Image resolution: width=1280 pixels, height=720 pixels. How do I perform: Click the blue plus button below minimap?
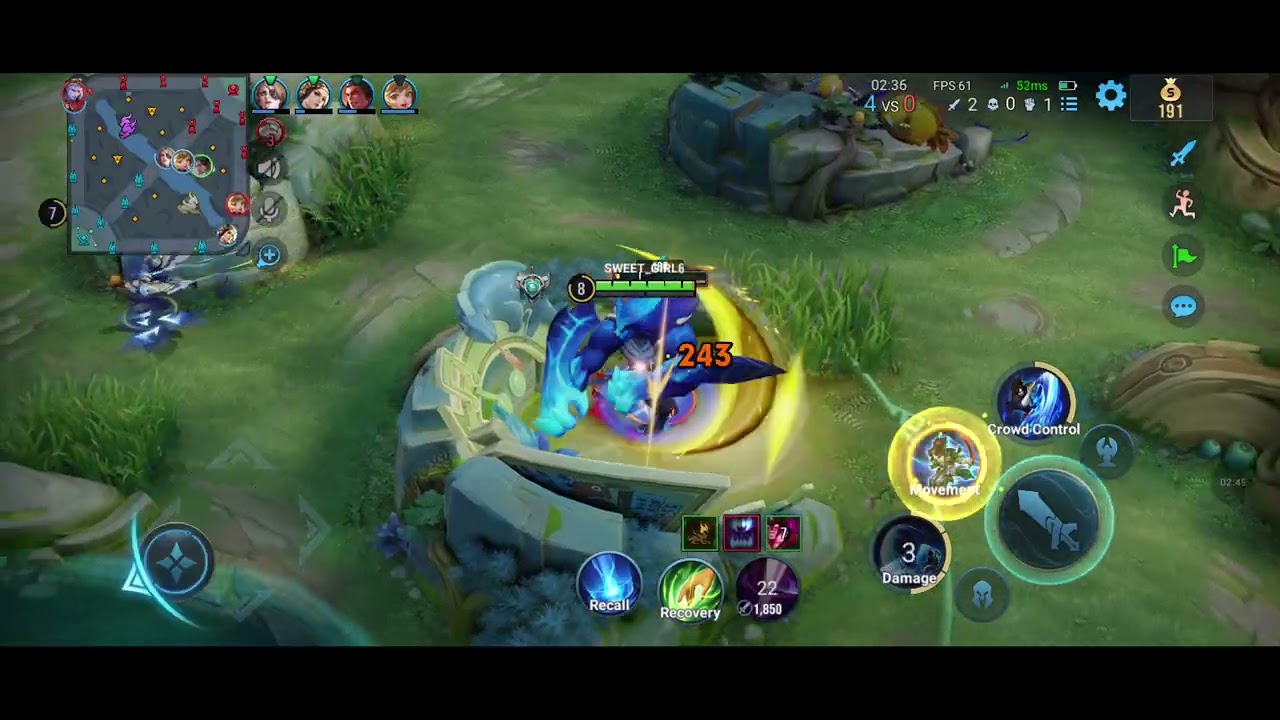pos(268,256)
